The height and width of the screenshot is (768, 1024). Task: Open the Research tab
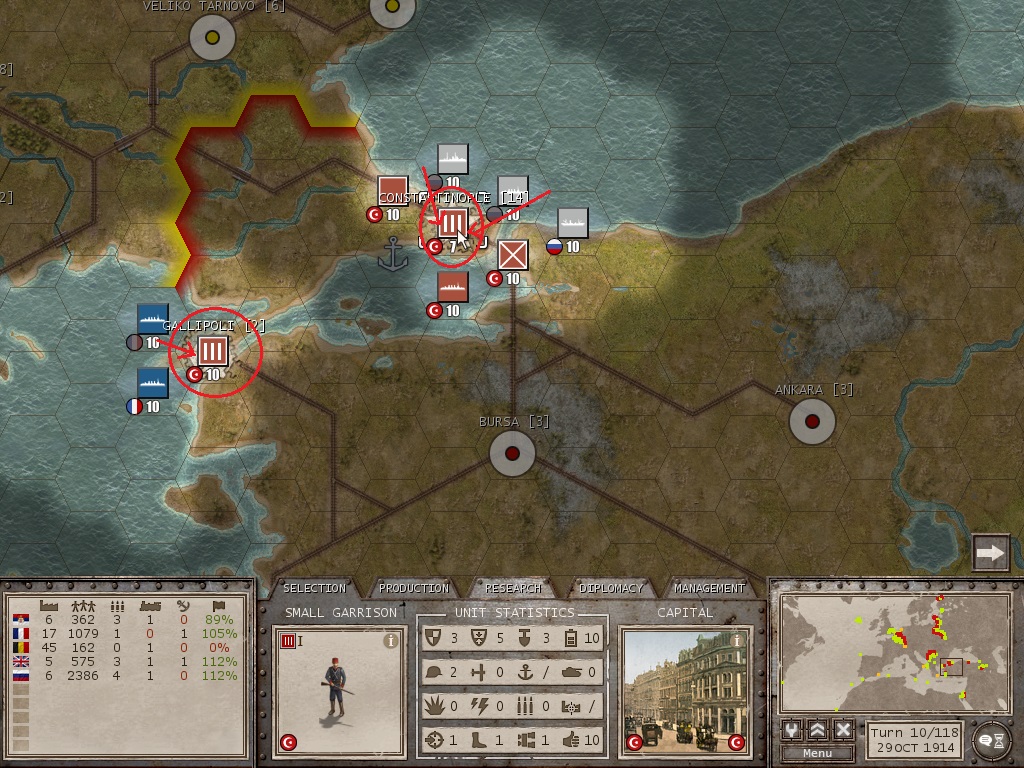coord(513,588)
